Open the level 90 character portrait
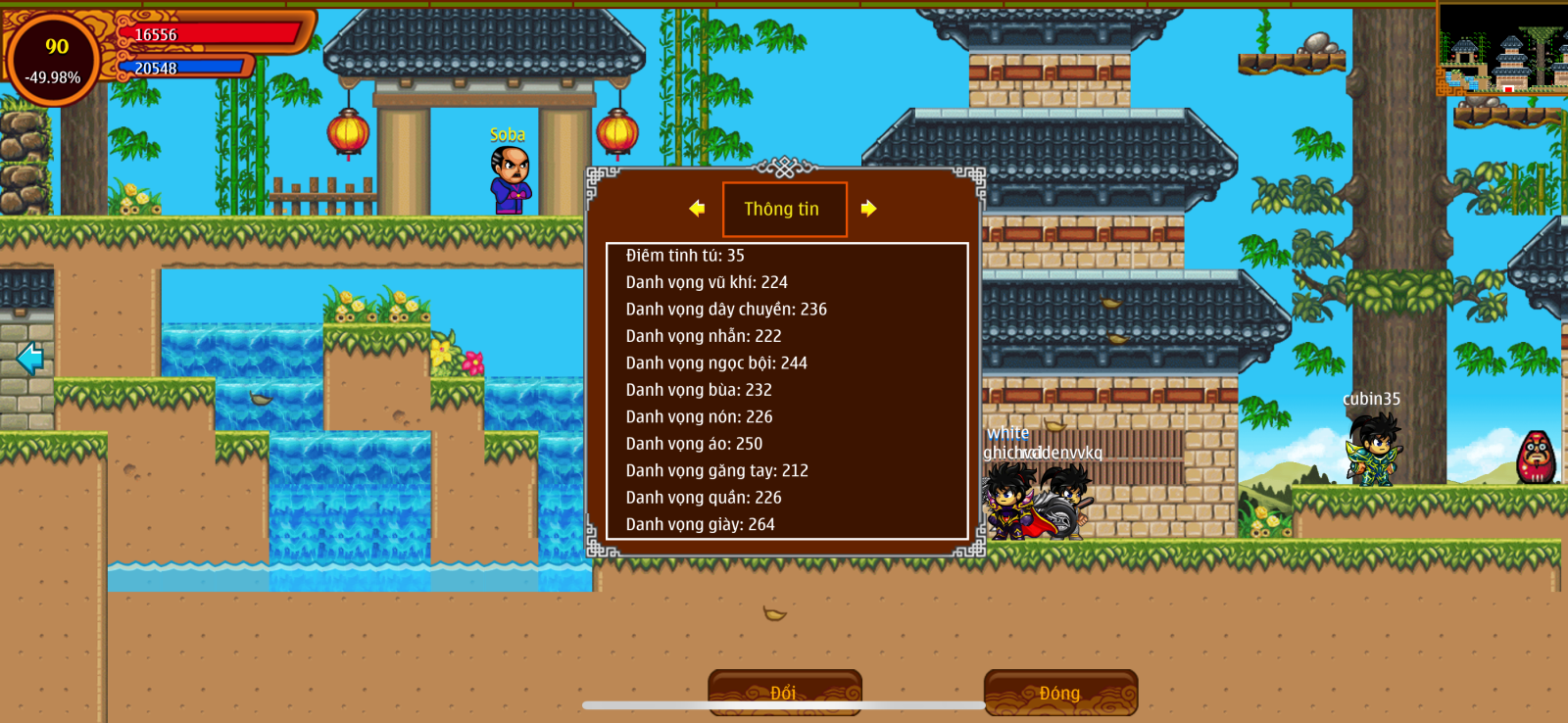The width and height of the screenshot is (1568, 723). pos(55,59)
